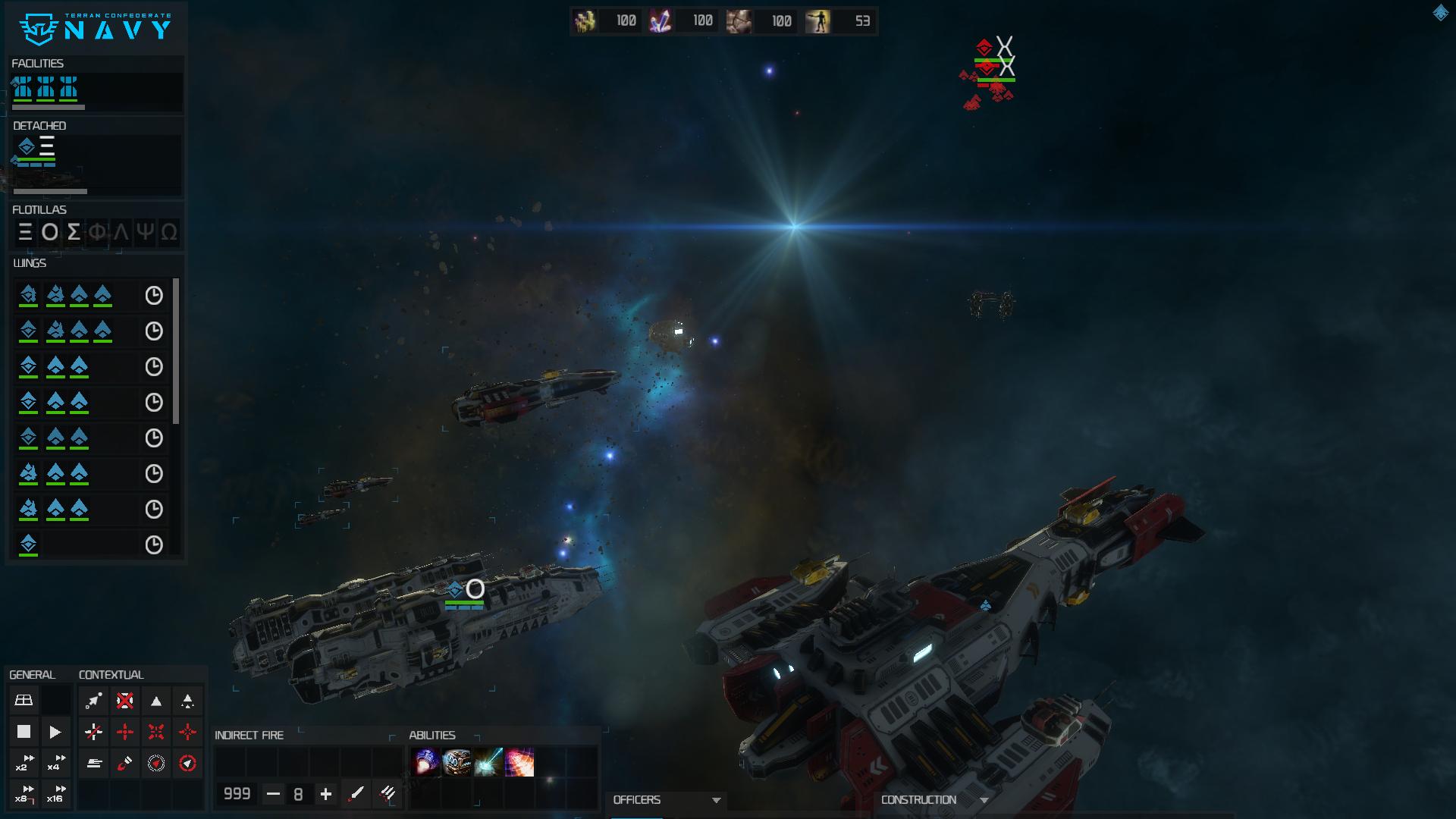
Task: Select the Sigma flotilla
Action: (74, 232)
